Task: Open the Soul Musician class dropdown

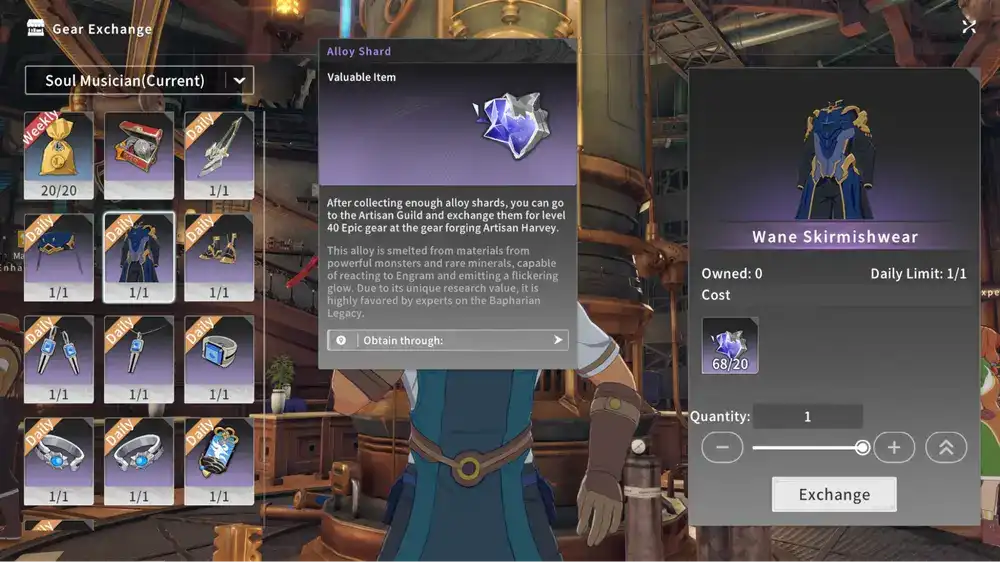Action: pos(239,80)
